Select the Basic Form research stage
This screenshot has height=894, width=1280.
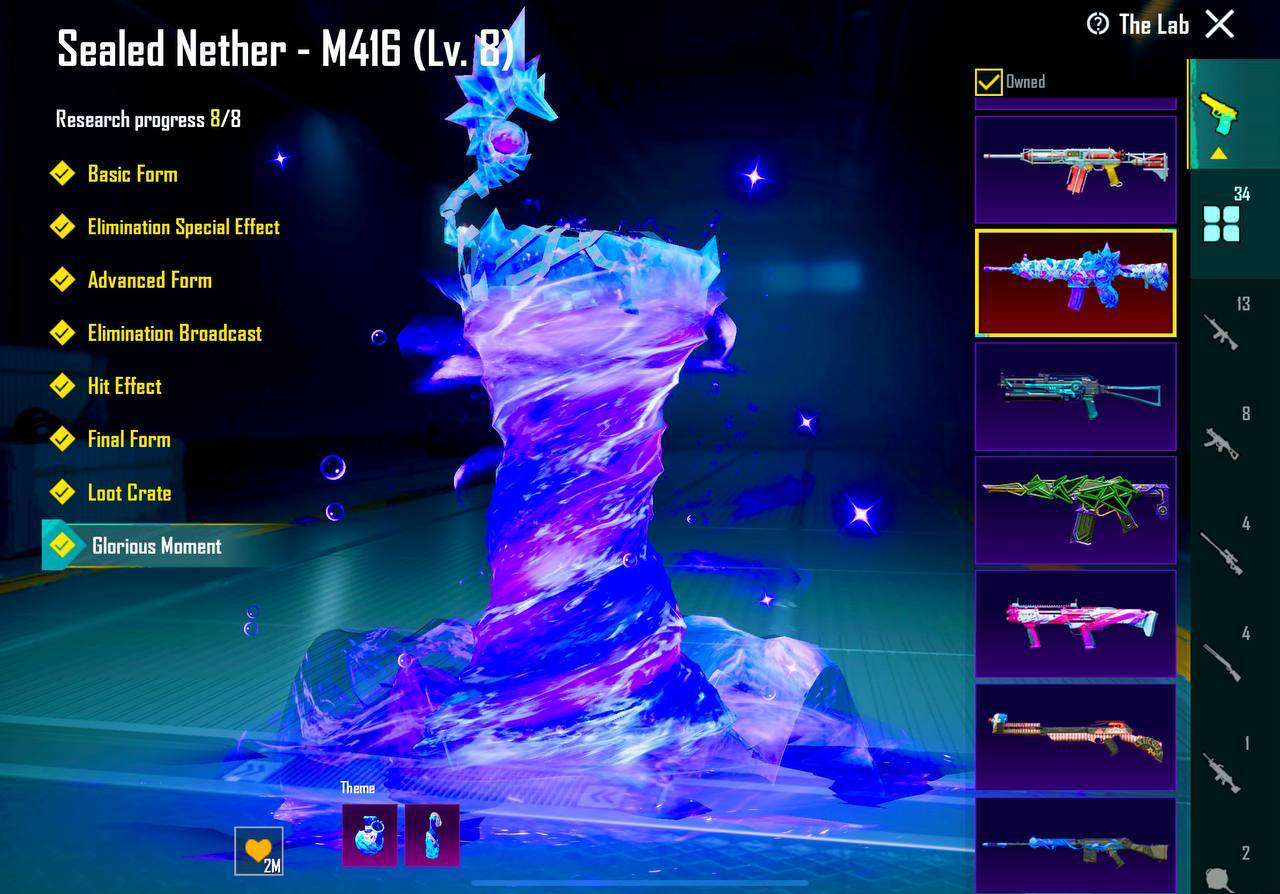[132, 174]
